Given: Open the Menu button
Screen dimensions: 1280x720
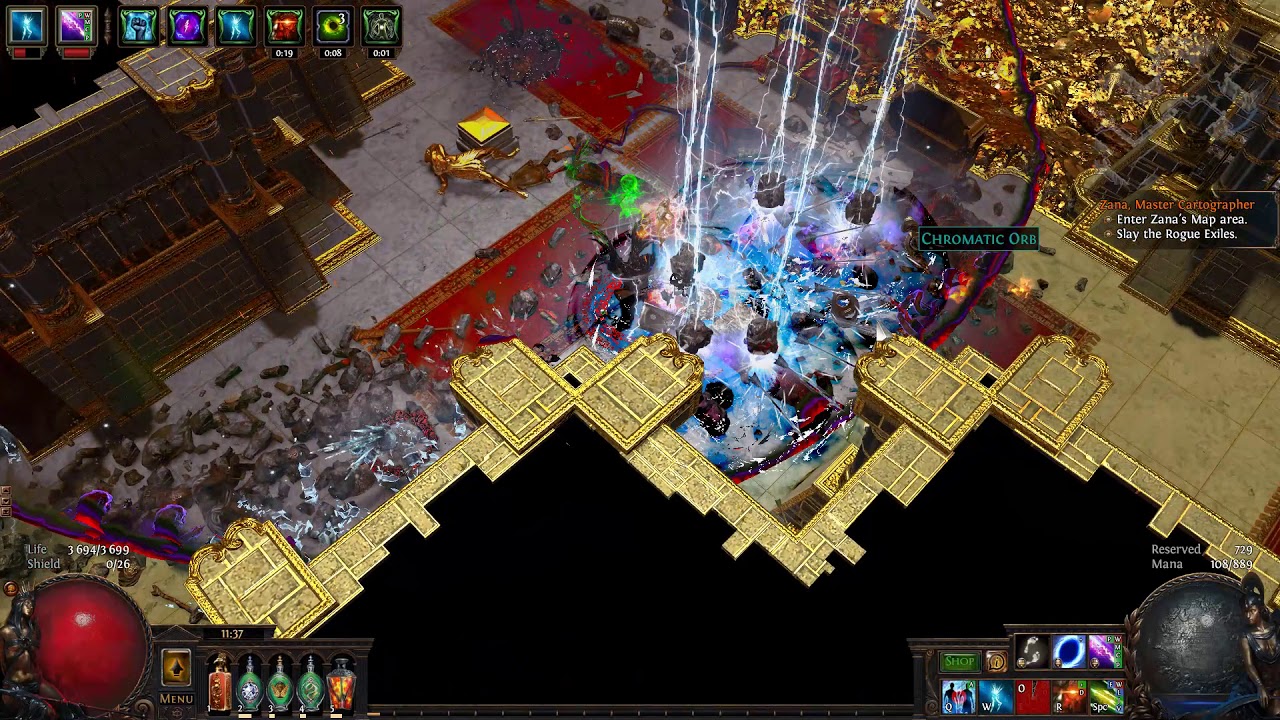Looking at the screenshot, I should [x=176, y=699].
